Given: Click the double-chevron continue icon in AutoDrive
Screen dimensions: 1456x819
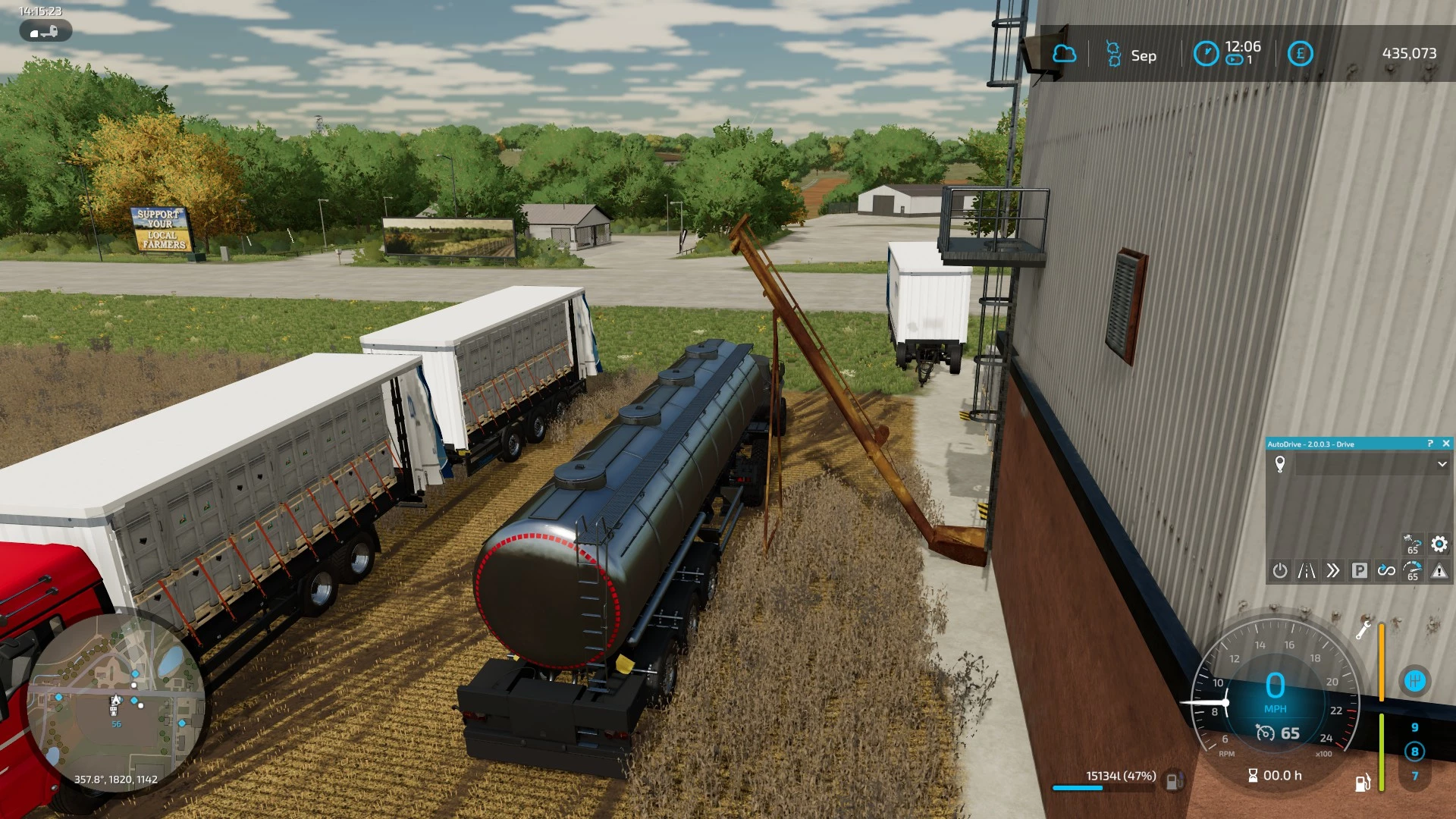Looking at the screenshot, I should [1334, 570].
